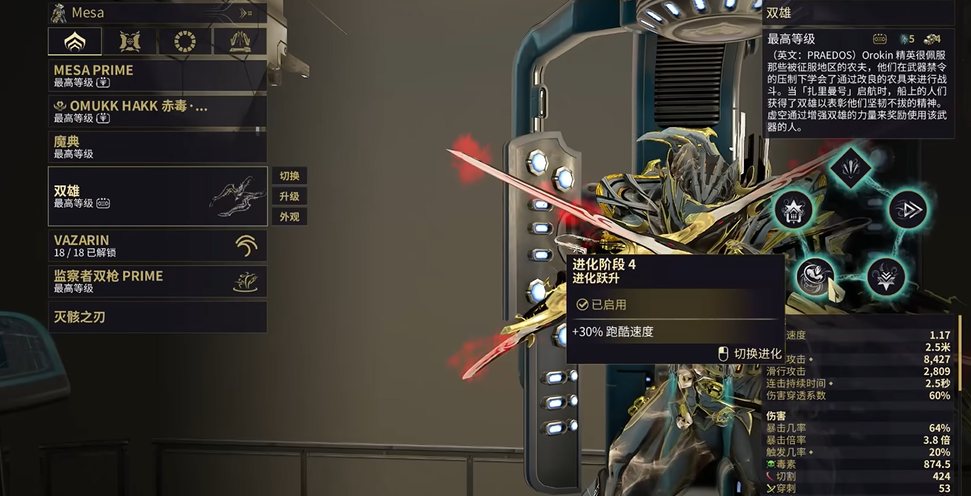Switch to the first warframe-emblem loadout tab
Screen dimensions: 971x496
pyautogui.click(x=75, y=41)
